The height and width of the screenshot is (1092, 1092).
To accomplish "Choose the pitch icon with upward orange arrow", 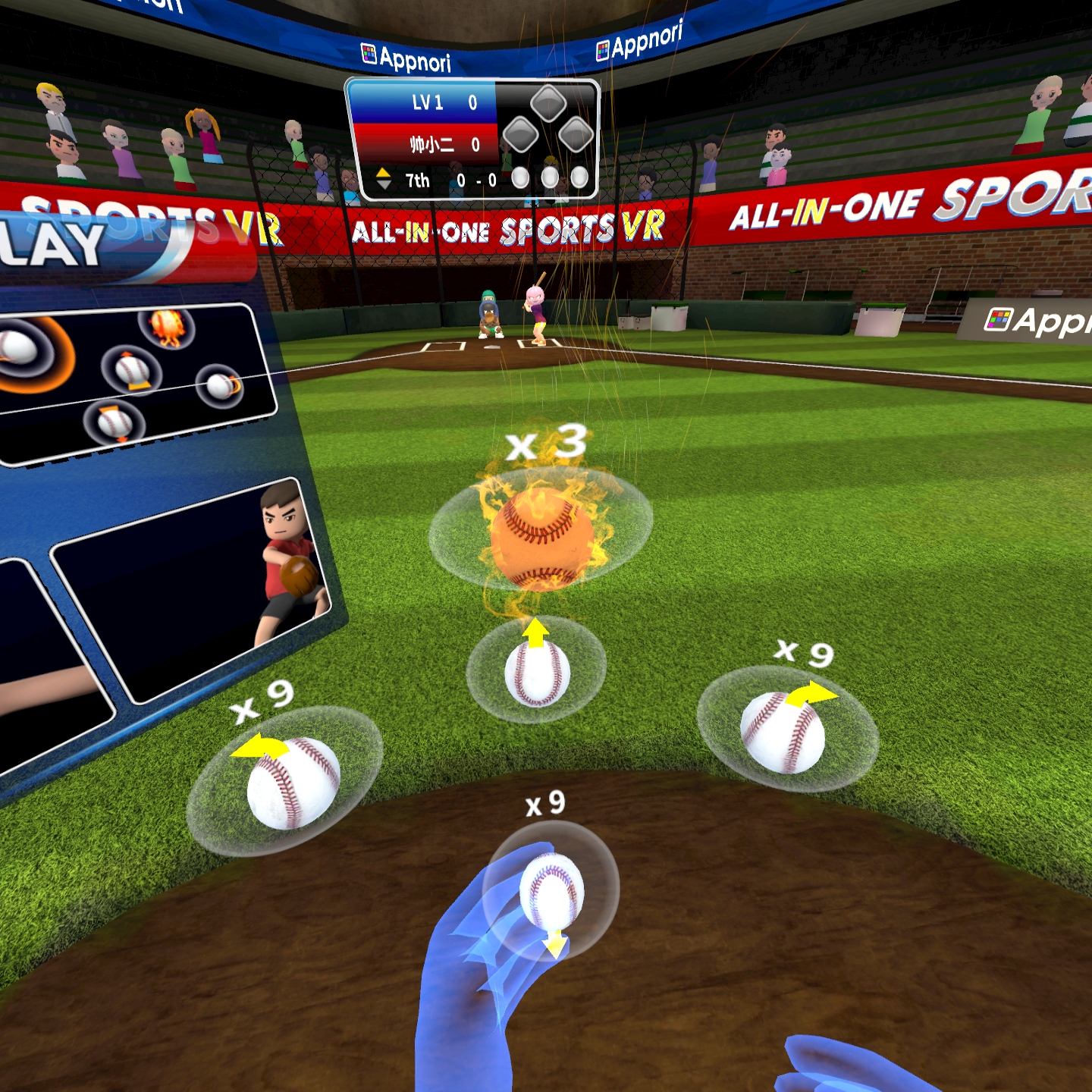I will click(132, 370).
